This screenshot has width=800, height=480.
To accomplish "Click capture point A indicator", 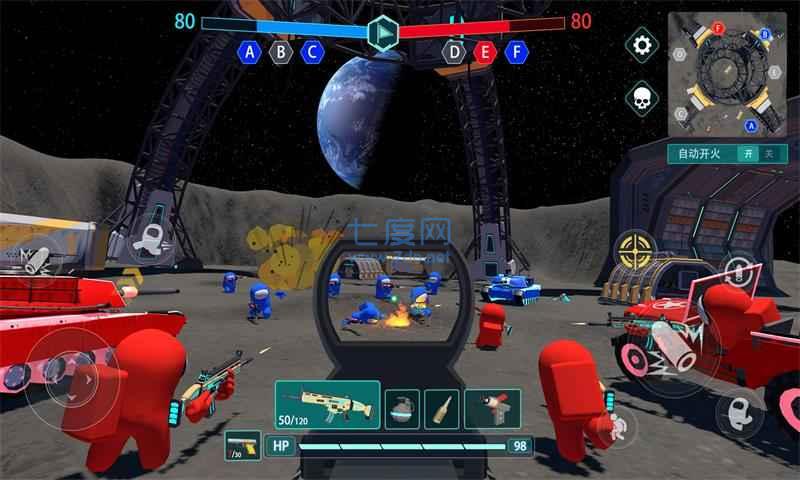I will (x=249, y=52).
